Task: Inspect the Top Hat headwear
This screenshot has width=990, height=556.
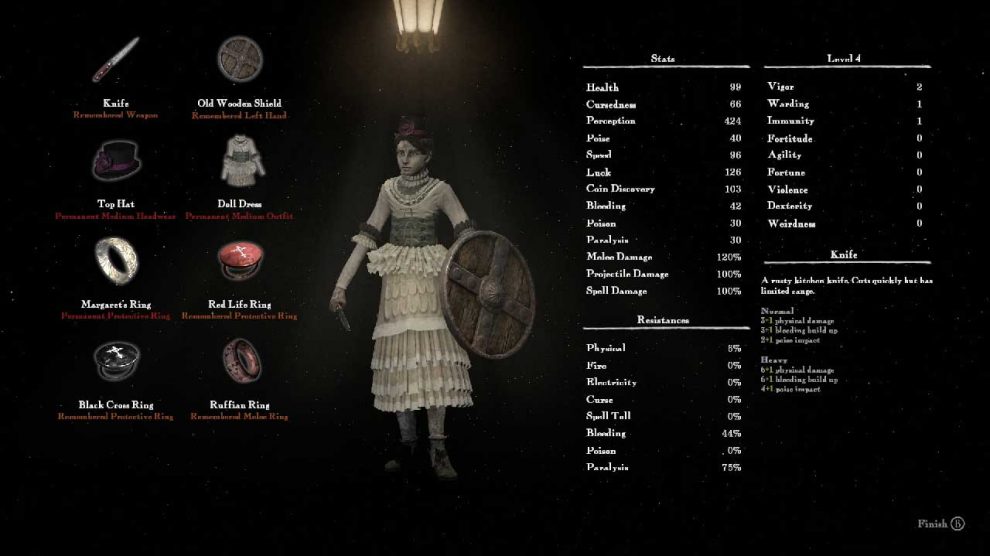Action: click(x=115, y=160)
